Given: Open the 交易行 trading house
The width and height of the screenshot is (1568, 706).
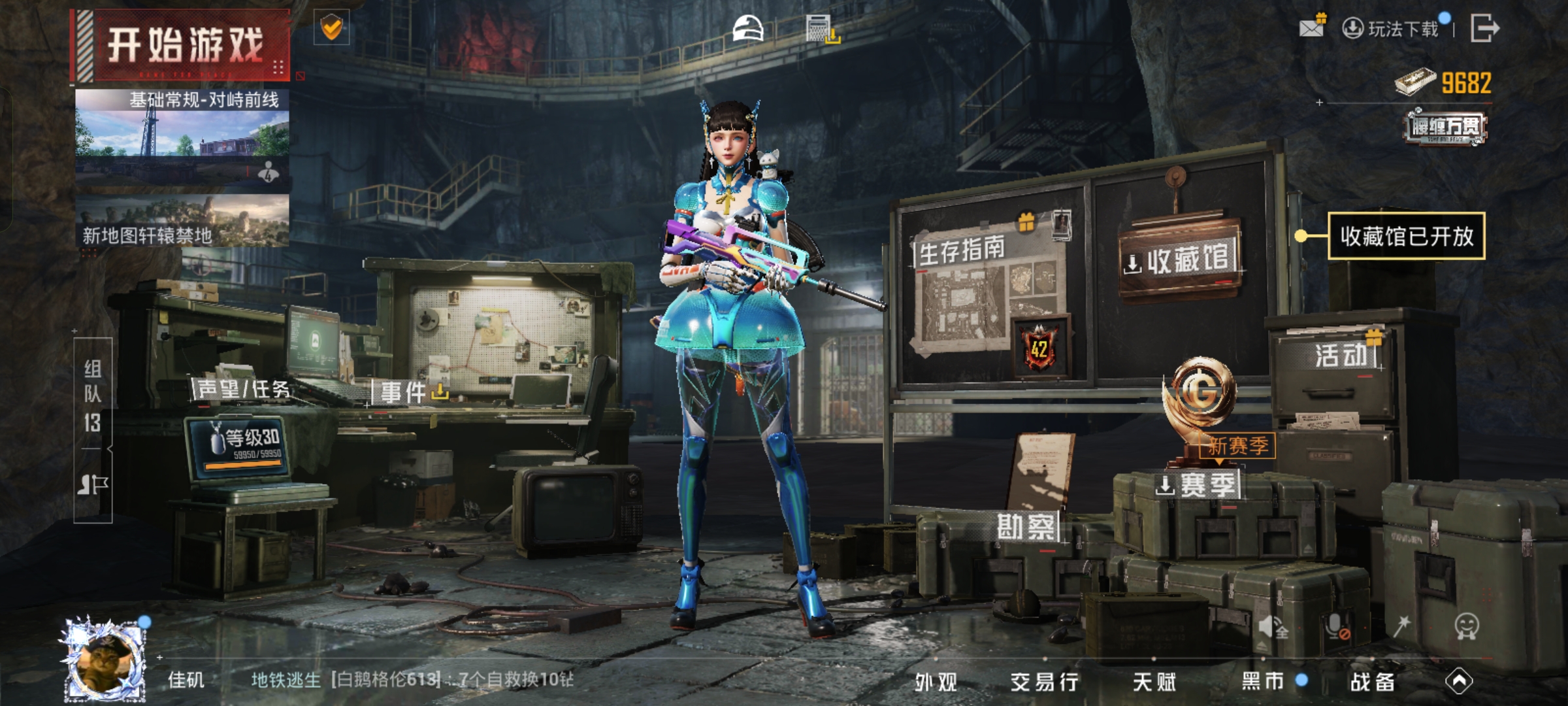Looking at the screenshot, I should point(1044,682).
